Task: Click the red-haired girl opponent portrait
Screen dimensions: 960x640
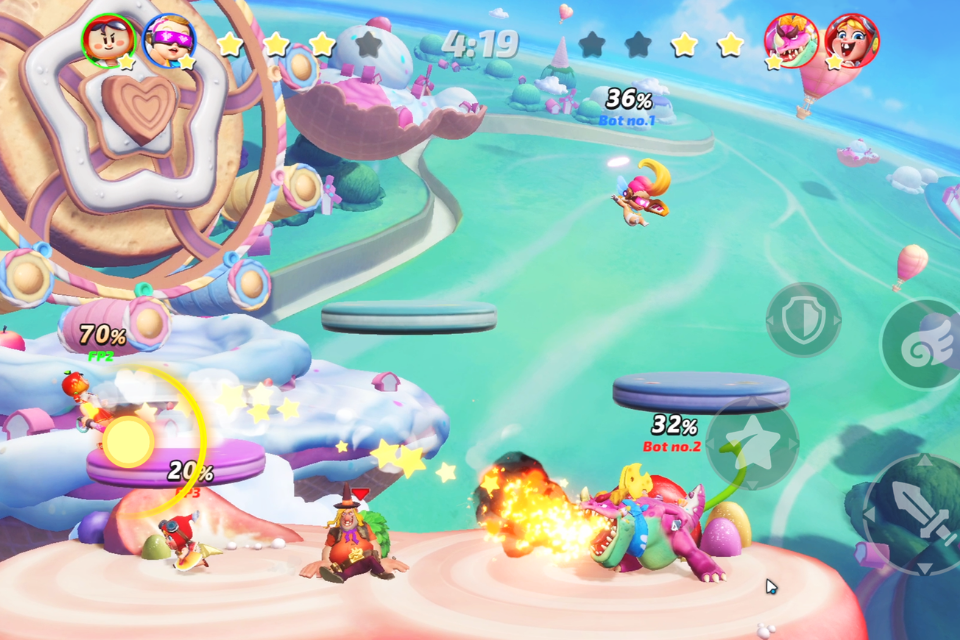Action: pos(851,40)
